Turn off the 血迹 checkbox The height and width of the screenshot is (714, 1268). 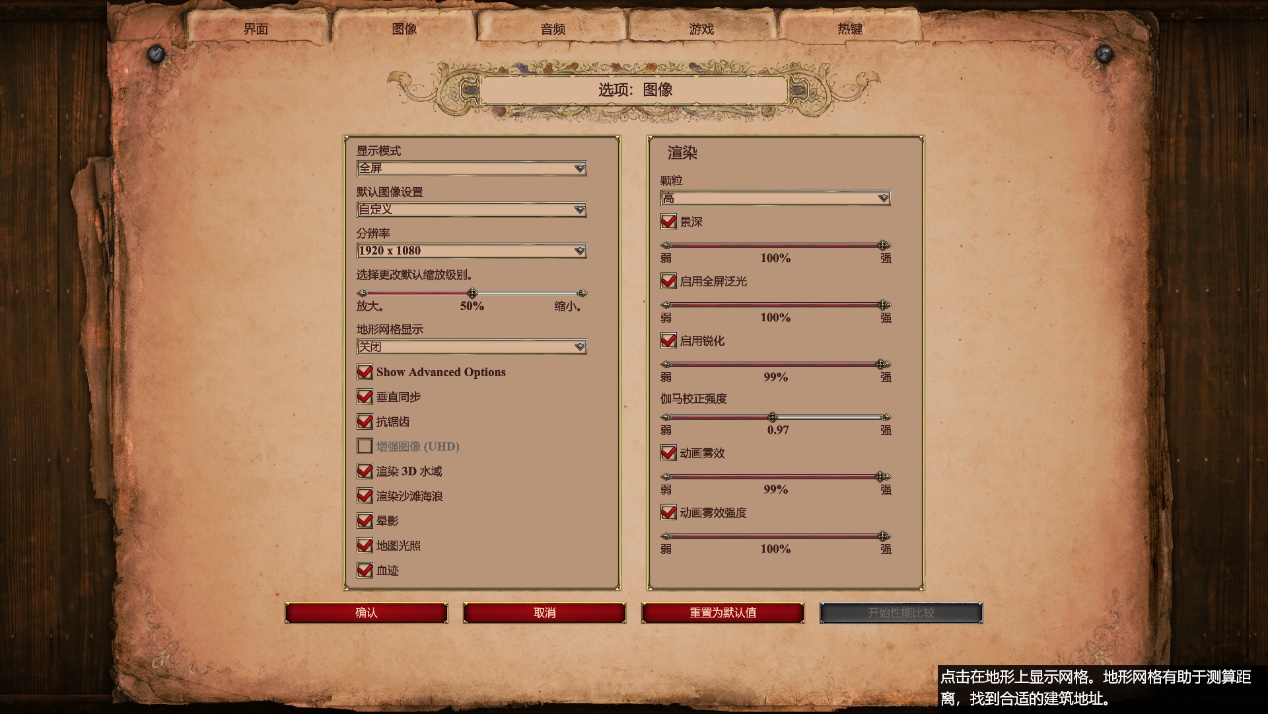[365, 570]
